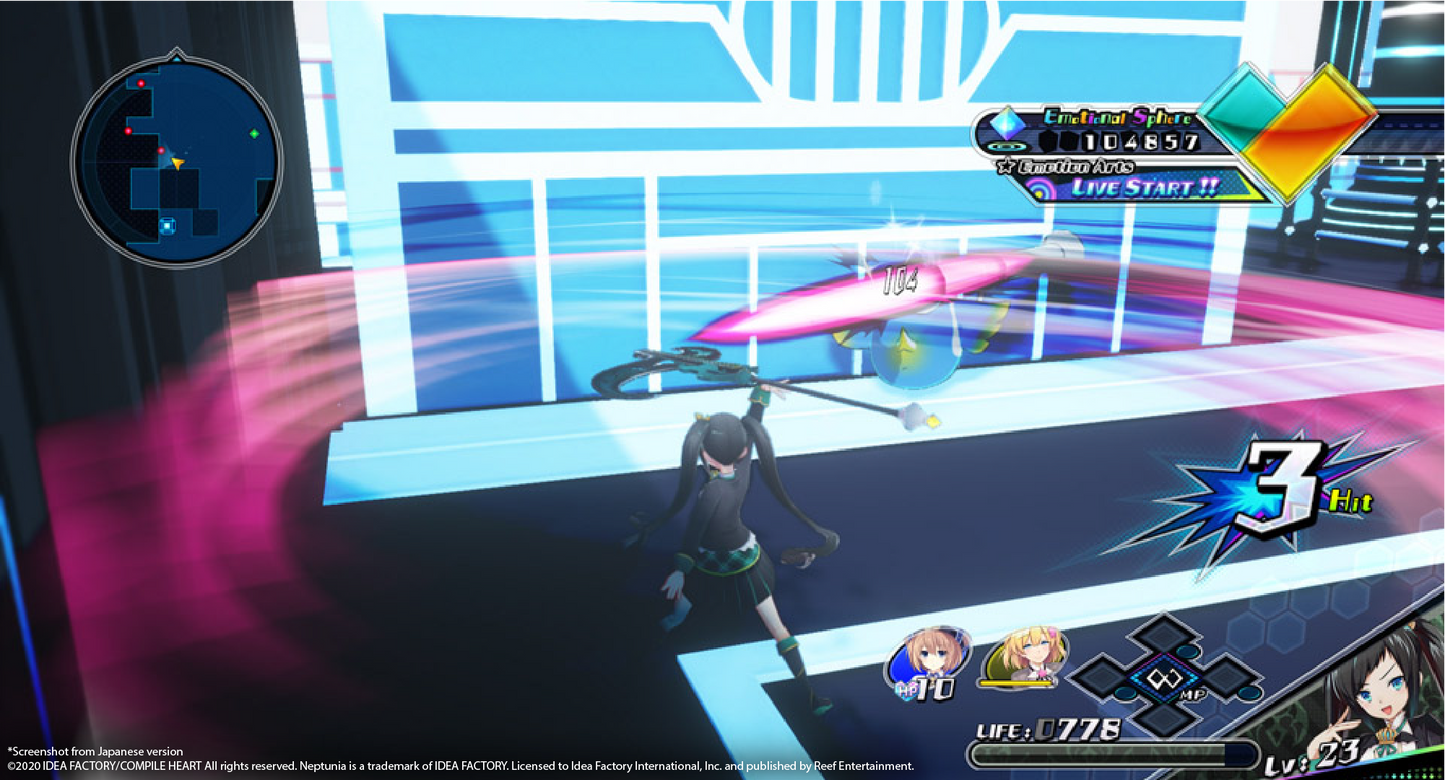The image size is (1445, 780).
Task: Select the star icon beside Emotion Arts label
Action: coord(1007,165)
